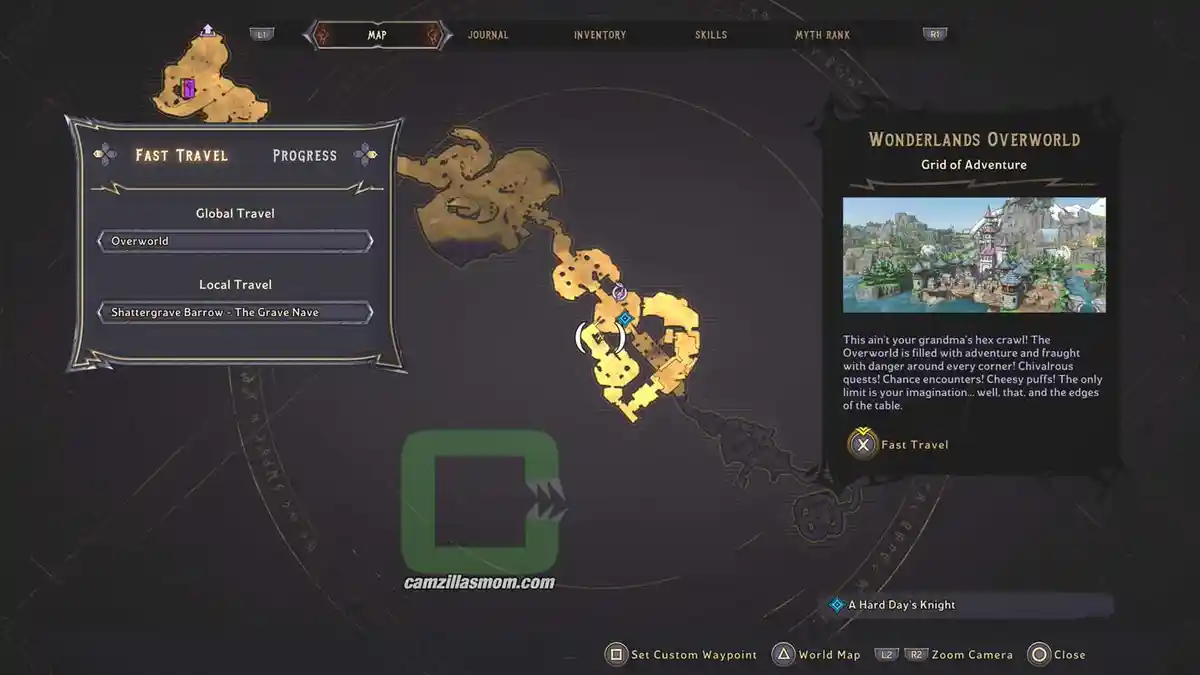
Task: Choose Overworld under Global Travel
Action: (235, 241)
